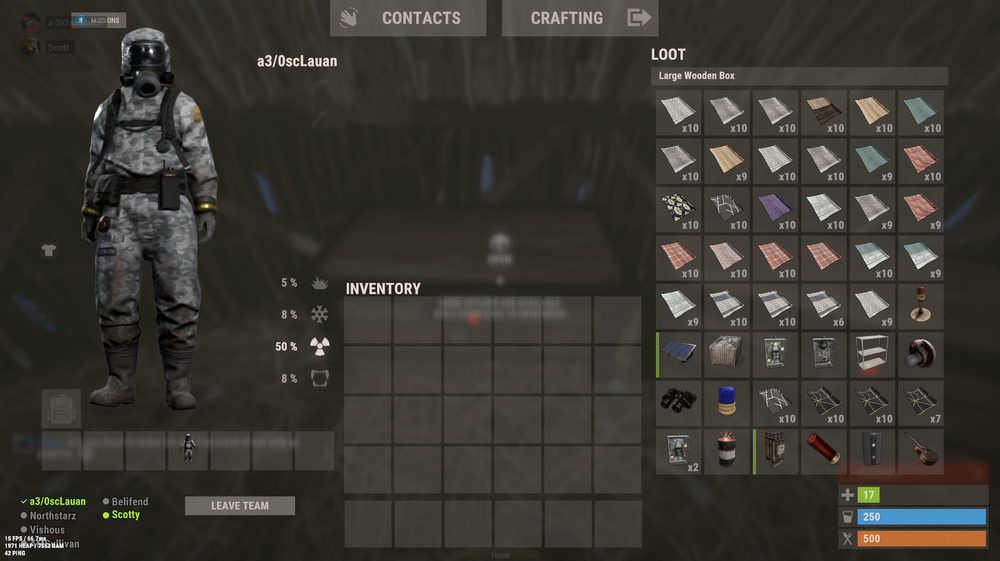1000x561 pixels.
Task: Take the binoculars from the box
Action: [680, 403]
